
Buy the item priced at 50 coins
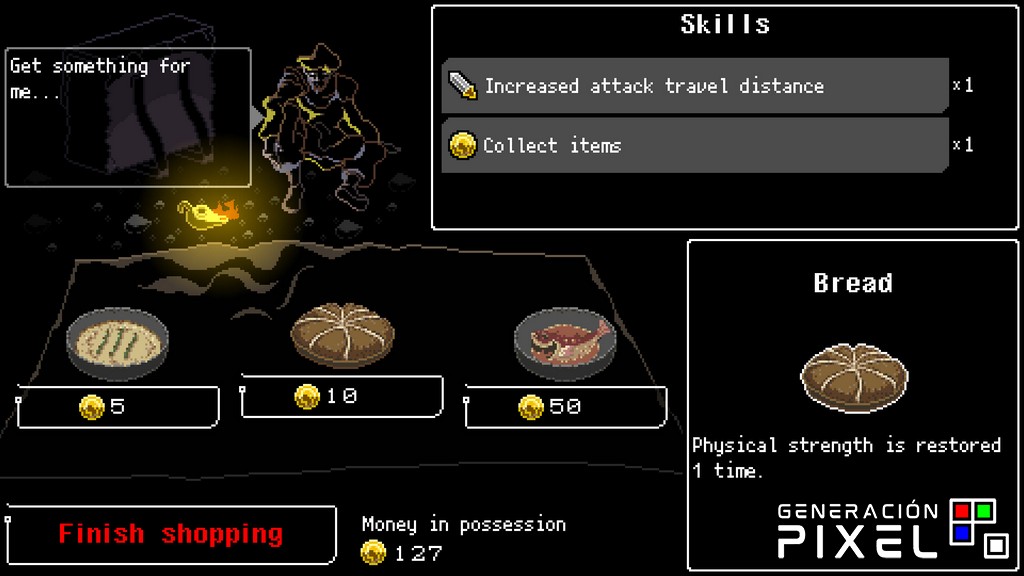click(565, 407)
